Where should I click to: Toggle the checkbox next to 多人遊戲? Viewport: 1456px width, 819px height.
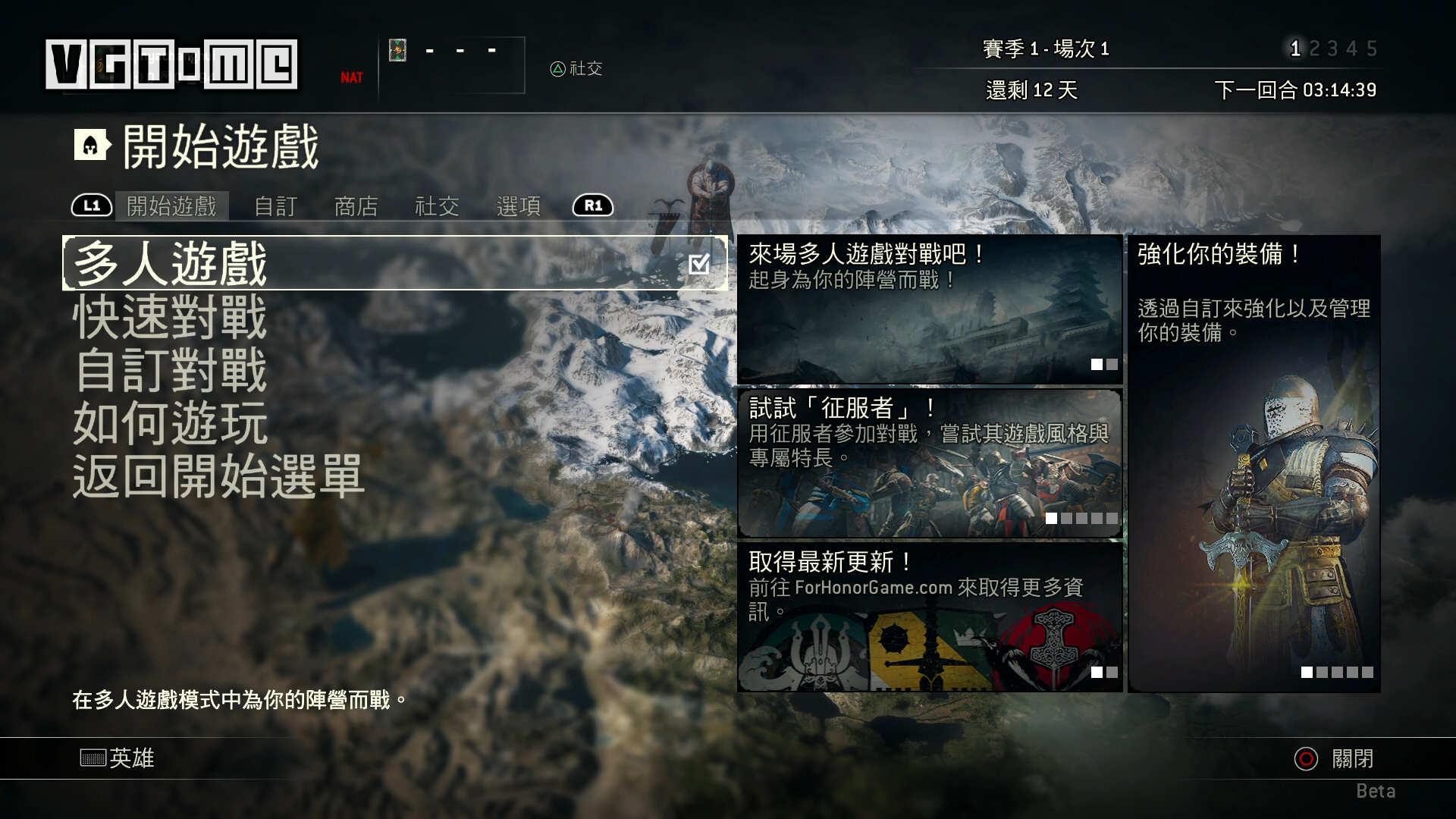(699, 263)
